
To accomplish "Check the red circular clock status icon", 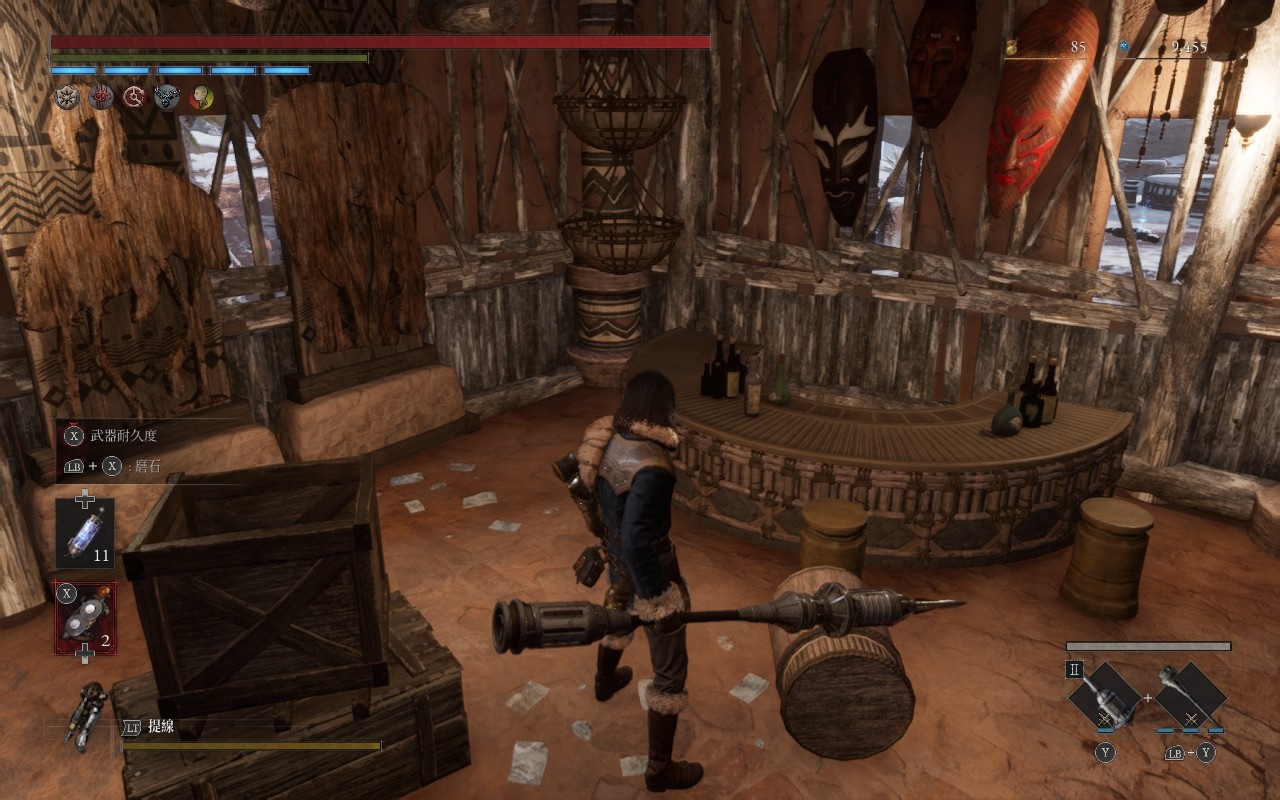I will (134, 97).
